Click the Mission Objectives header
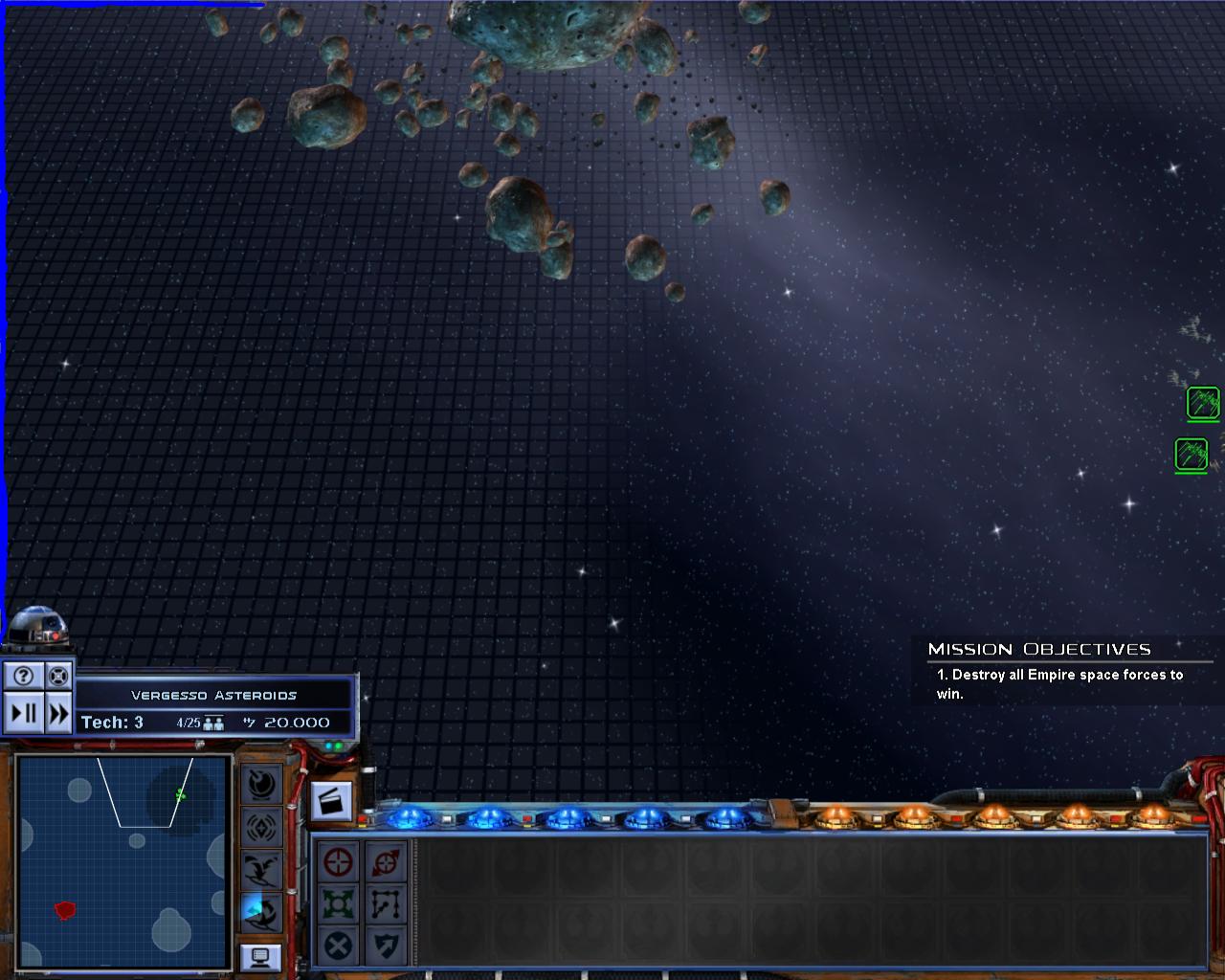1225x980 pixels. 1039,649
